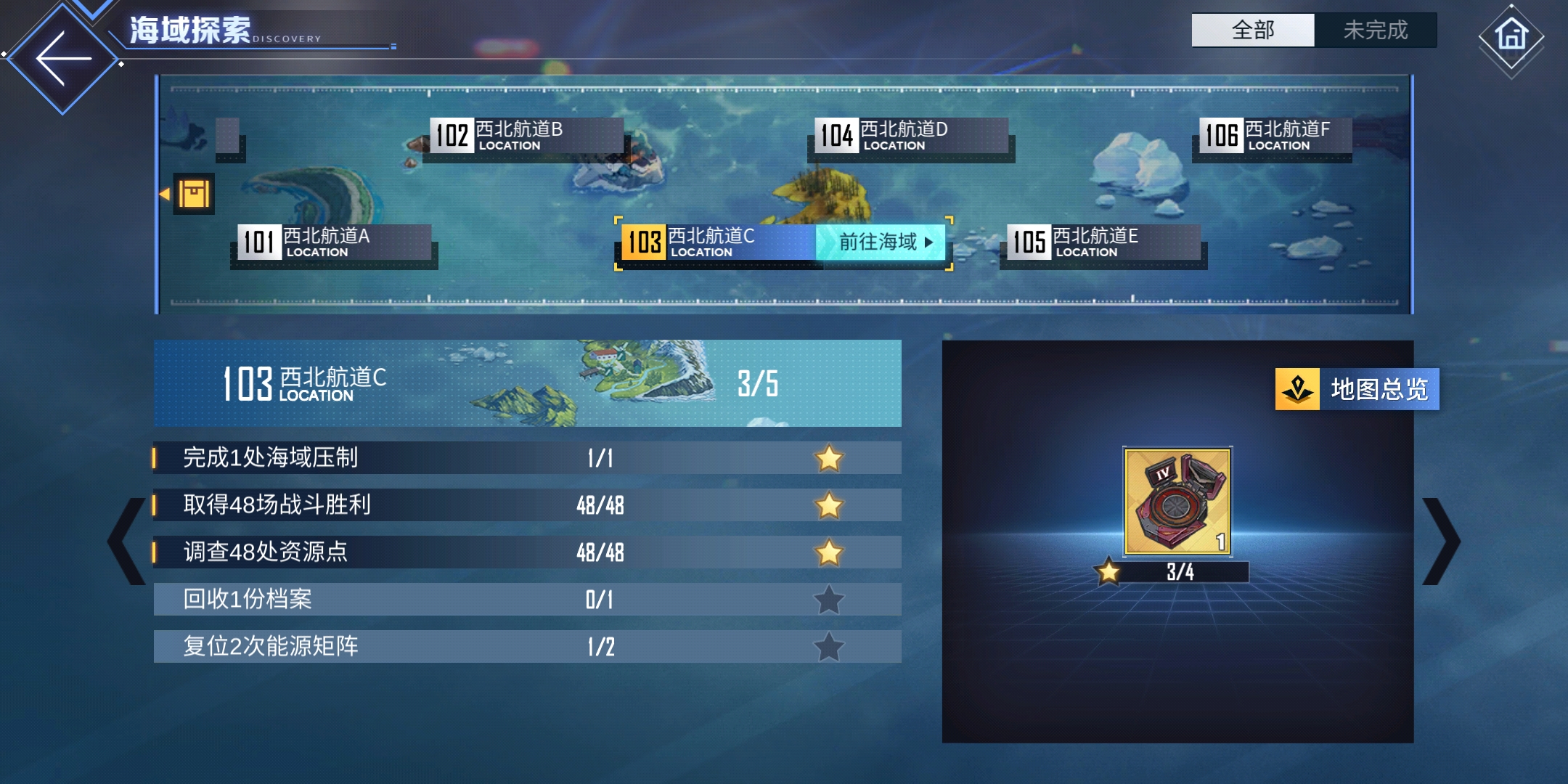Open 地图总览 map overview

(x=1357, y=390)
